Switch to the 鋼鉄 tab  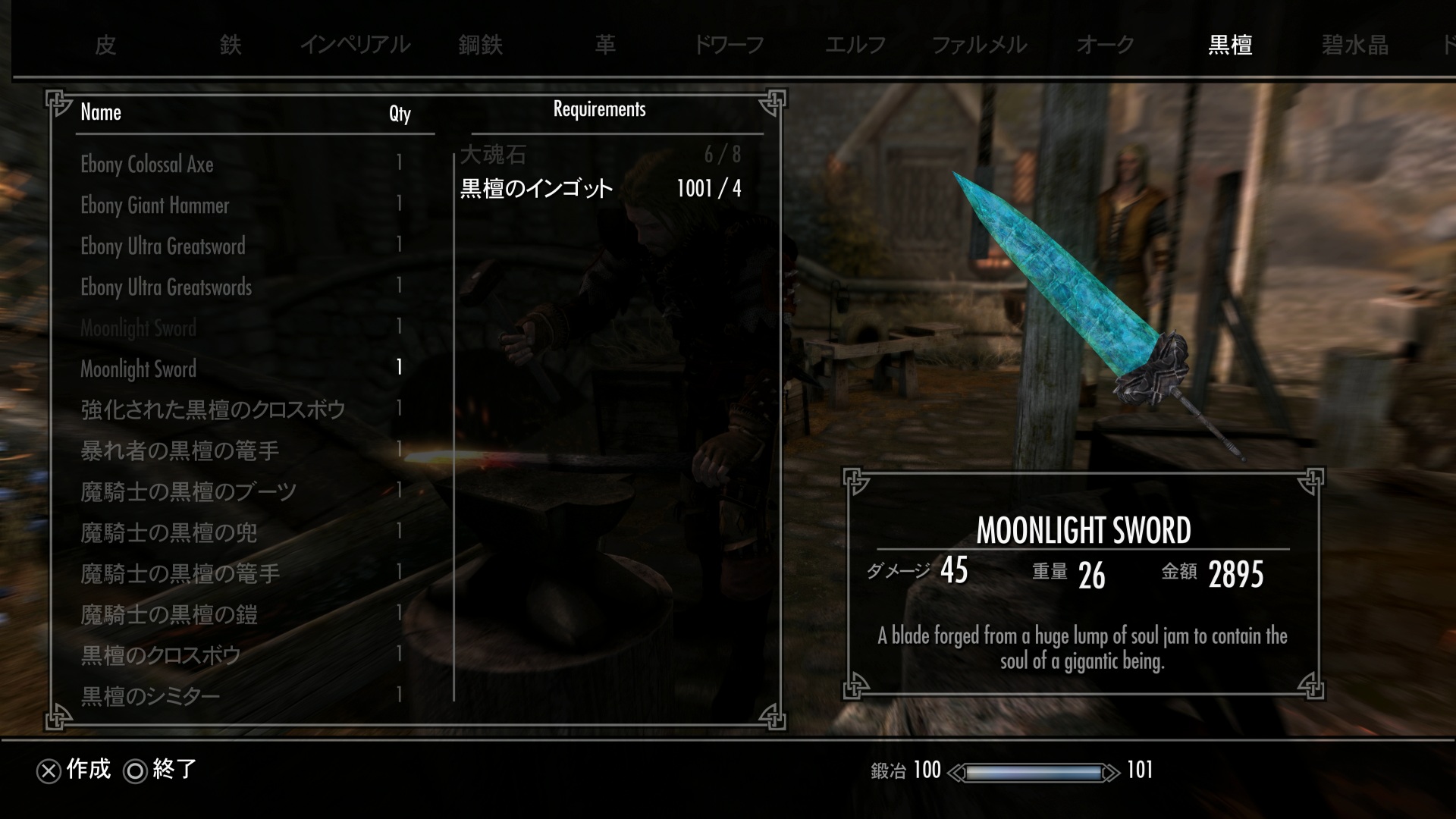click(481, 45)
